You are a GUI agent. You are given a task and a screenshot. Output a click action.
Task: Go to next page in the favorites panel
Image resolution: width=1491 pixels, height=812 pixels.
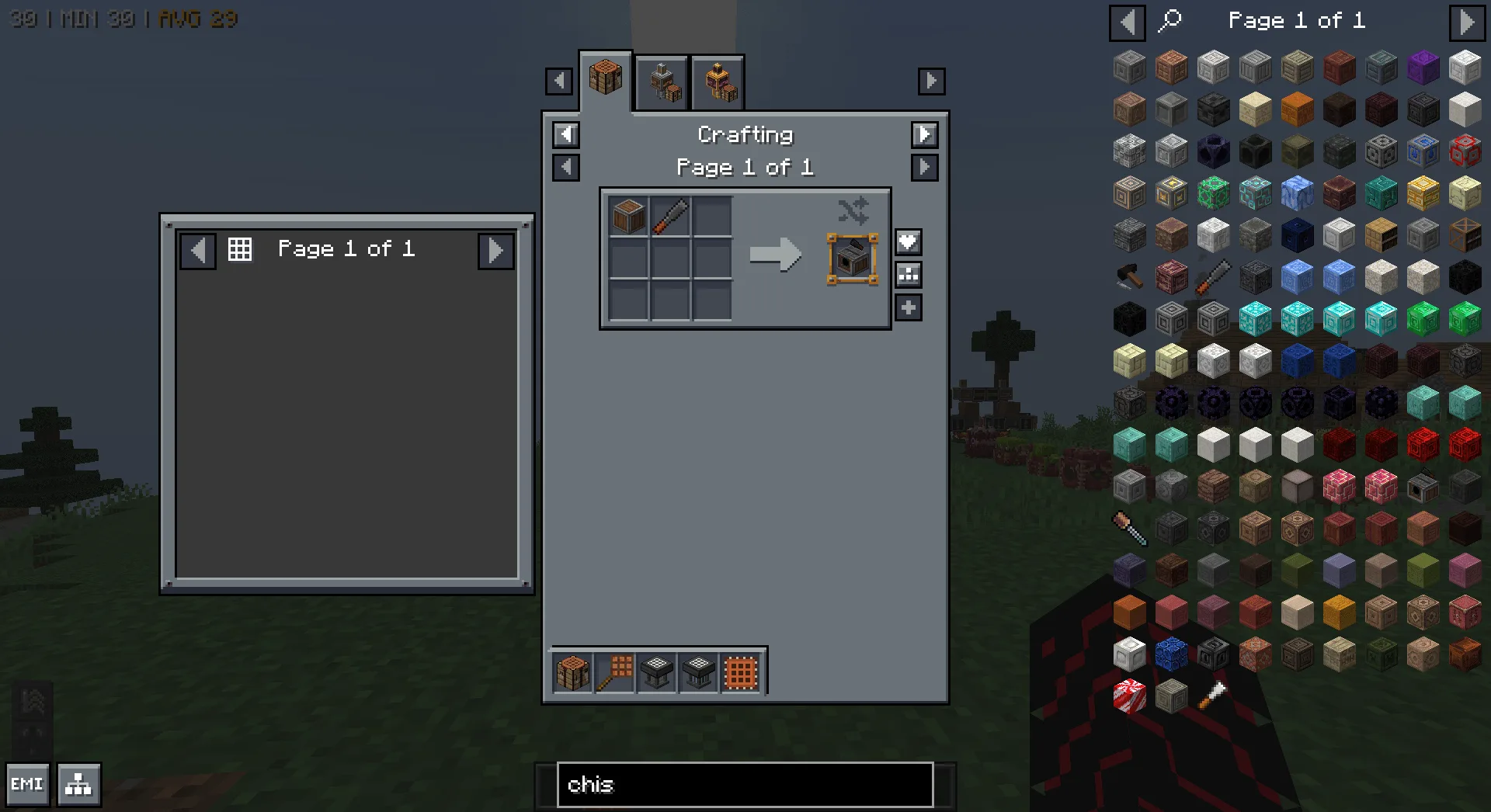click(x=495, y=250)
